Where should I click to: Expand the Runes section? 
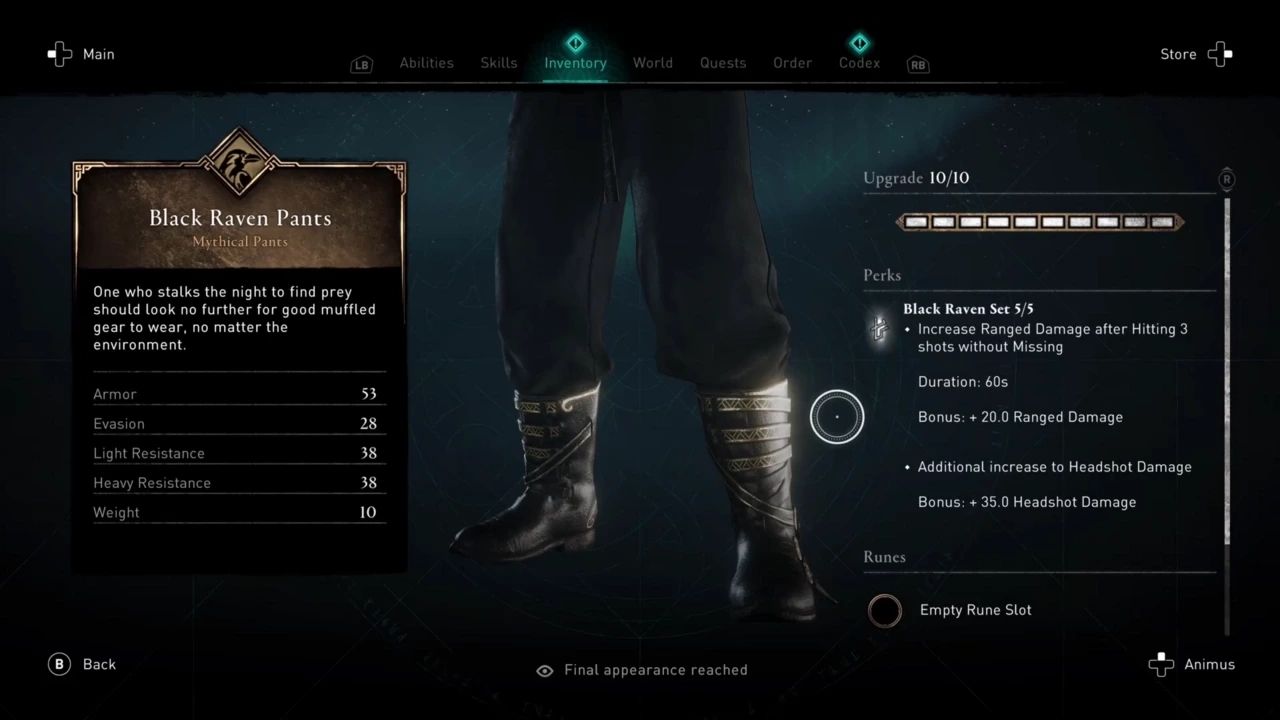click(x=884, y=557)
